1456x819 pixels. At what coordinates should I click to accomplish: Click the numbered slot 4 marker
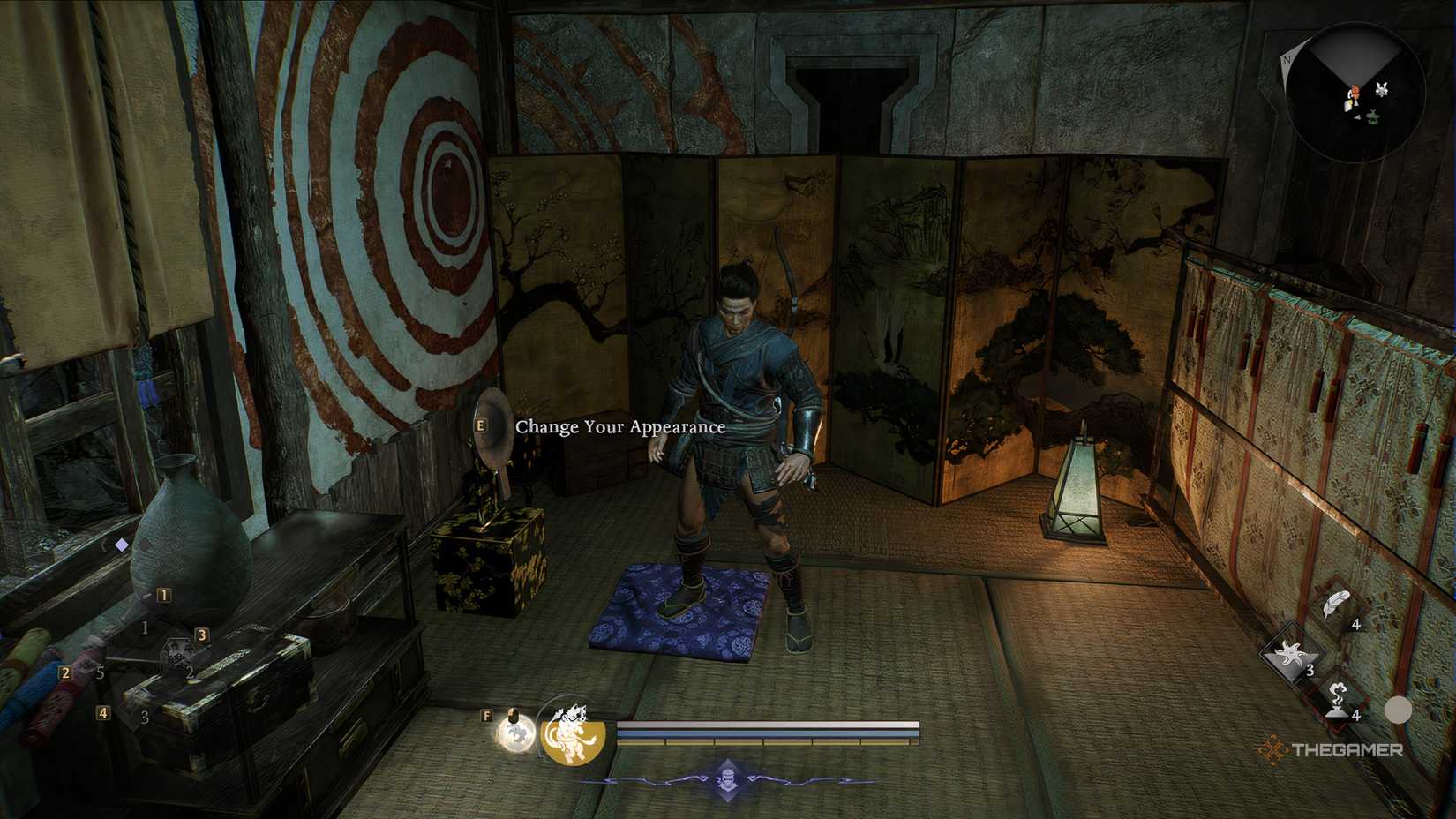point(104,713)
